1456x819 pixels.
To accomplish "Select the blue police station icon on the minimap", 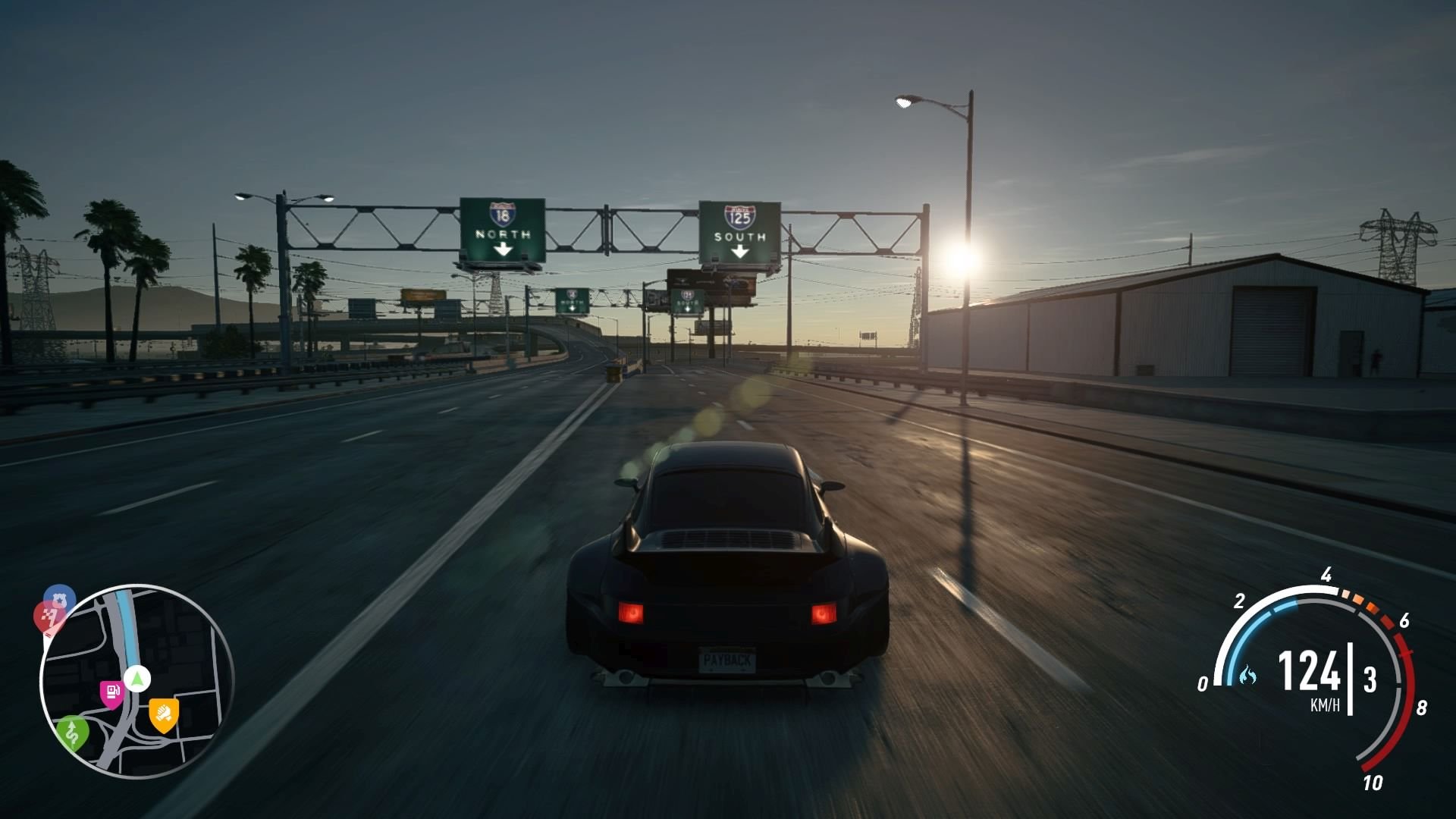I will click(x=60, y=598).
